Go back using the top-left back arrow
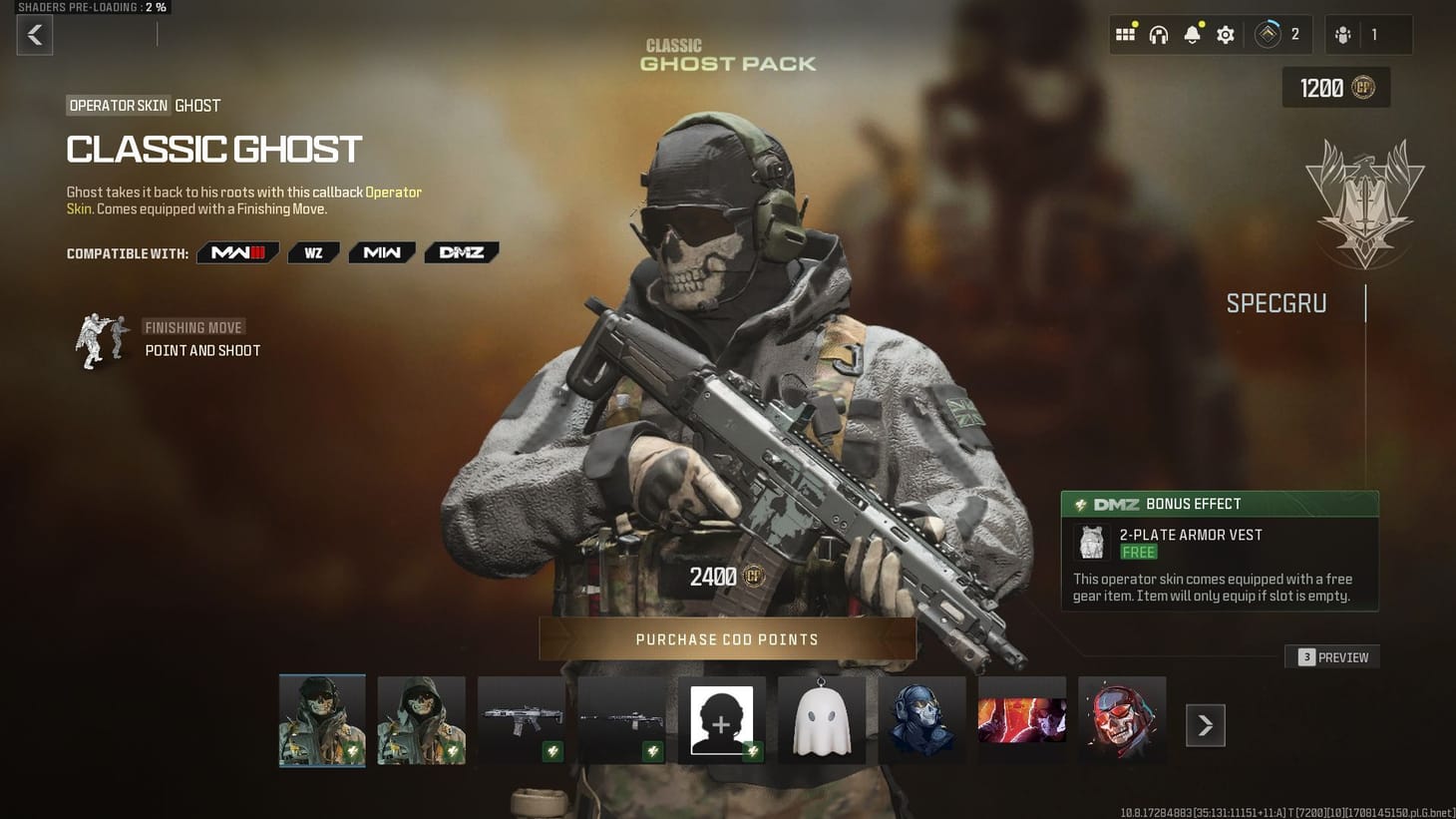Image resolution: width=1456 pixels, height=819 pixels. [34, 35]
